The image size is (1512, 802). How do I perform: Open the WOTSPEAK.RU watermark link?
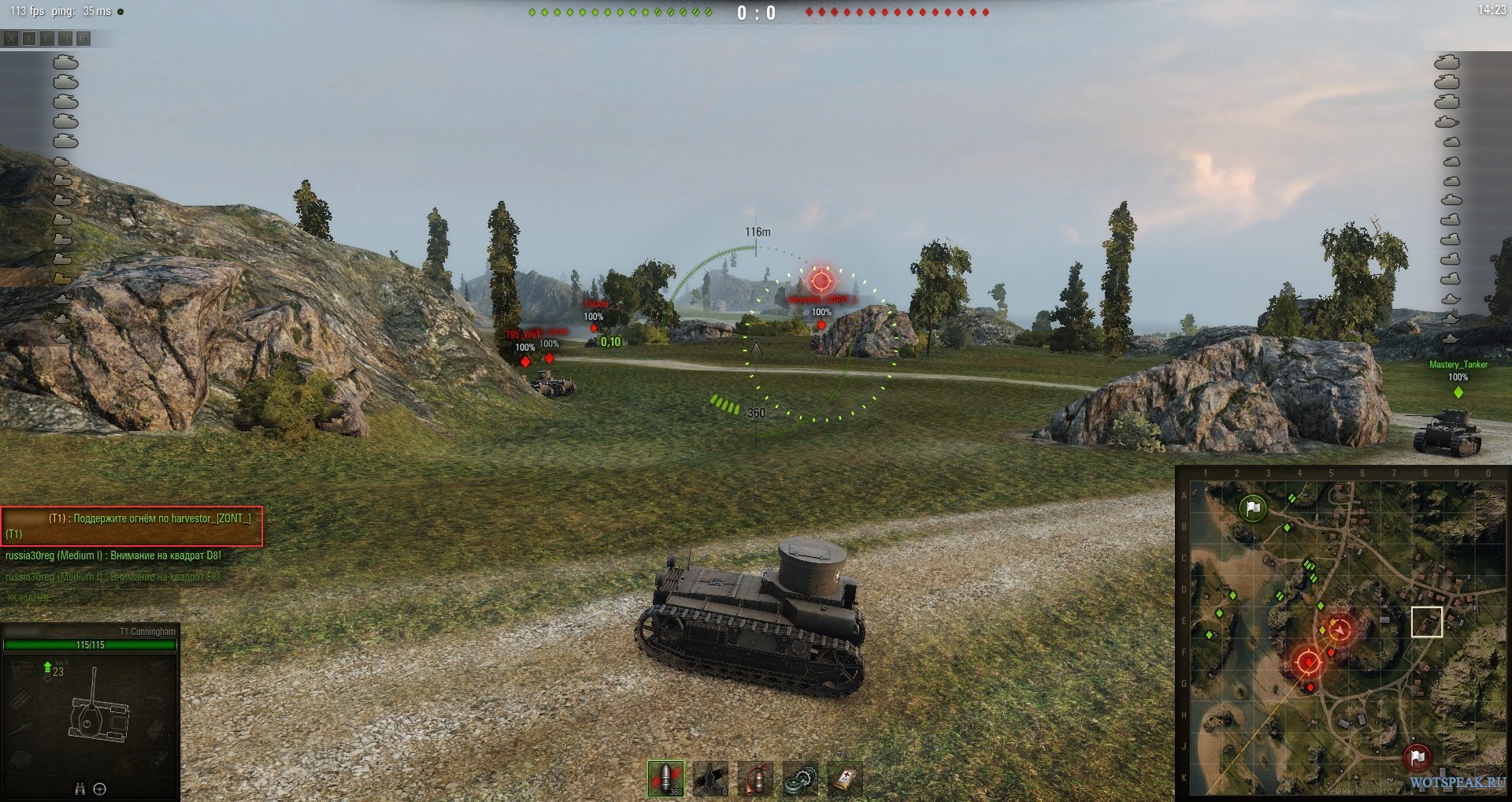(1457, 783)
